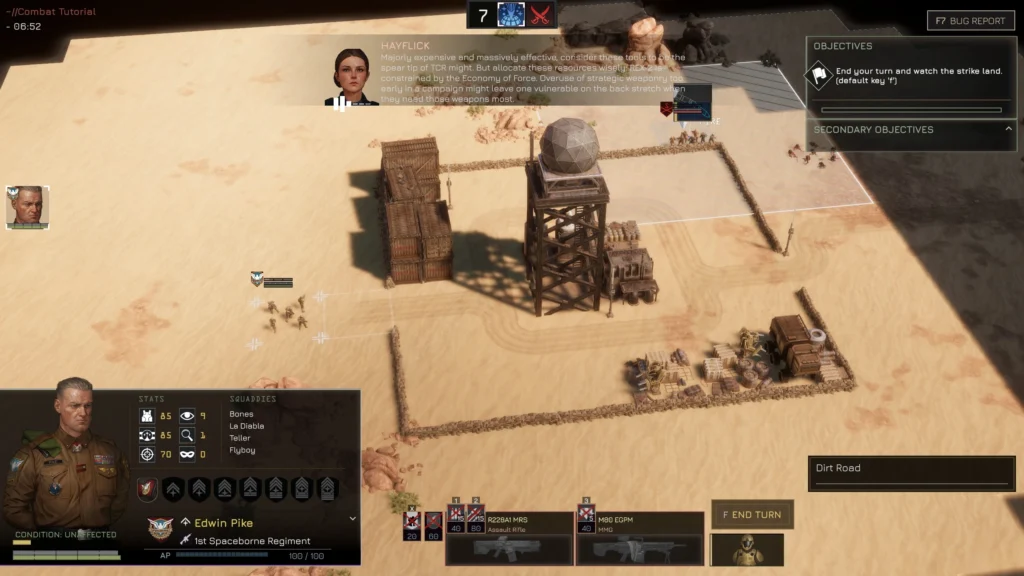Image resolution: width=1024 pixels, height=576 pixels.
Task: Select squaddie Bones from the list
Action: tap(241, 414)
